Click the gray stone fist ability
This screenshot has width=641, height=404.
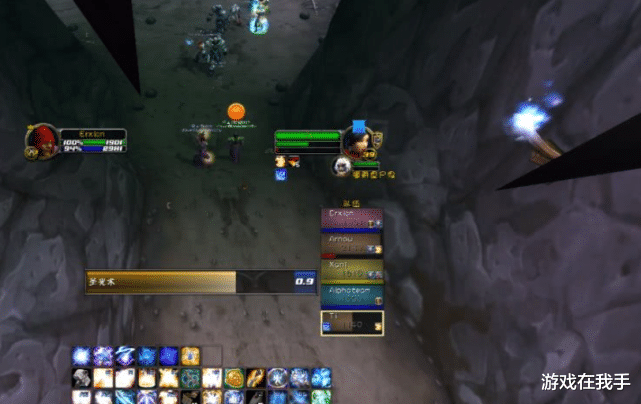tap(82, 378)
